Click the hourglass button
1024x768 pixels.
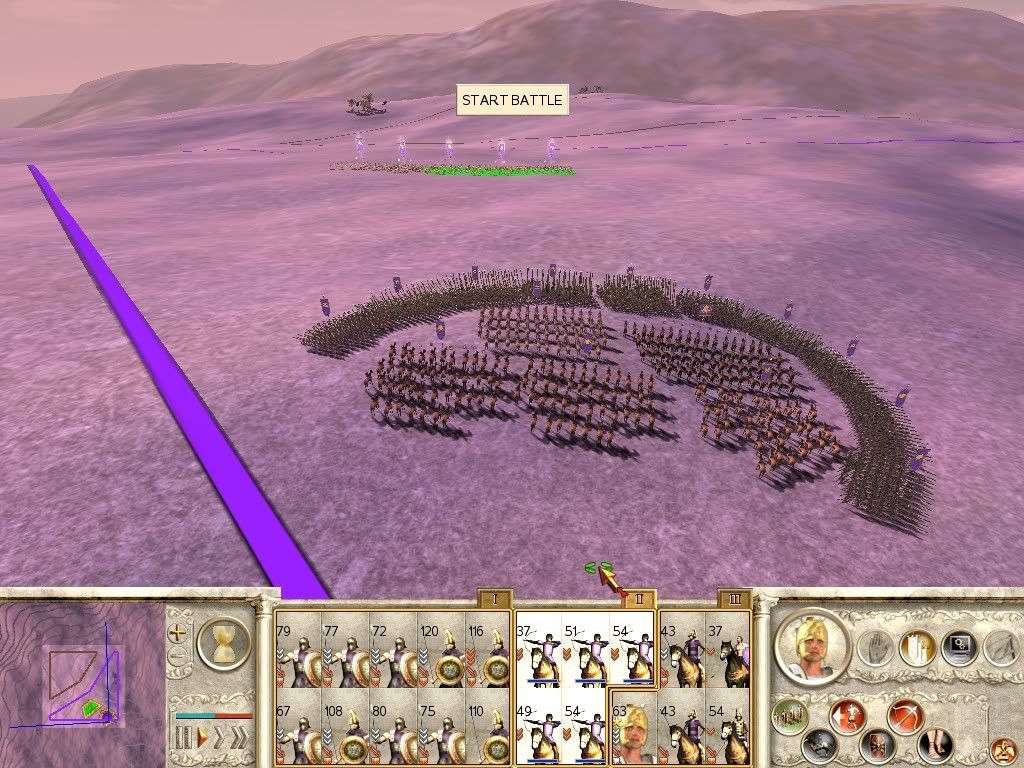224,642
